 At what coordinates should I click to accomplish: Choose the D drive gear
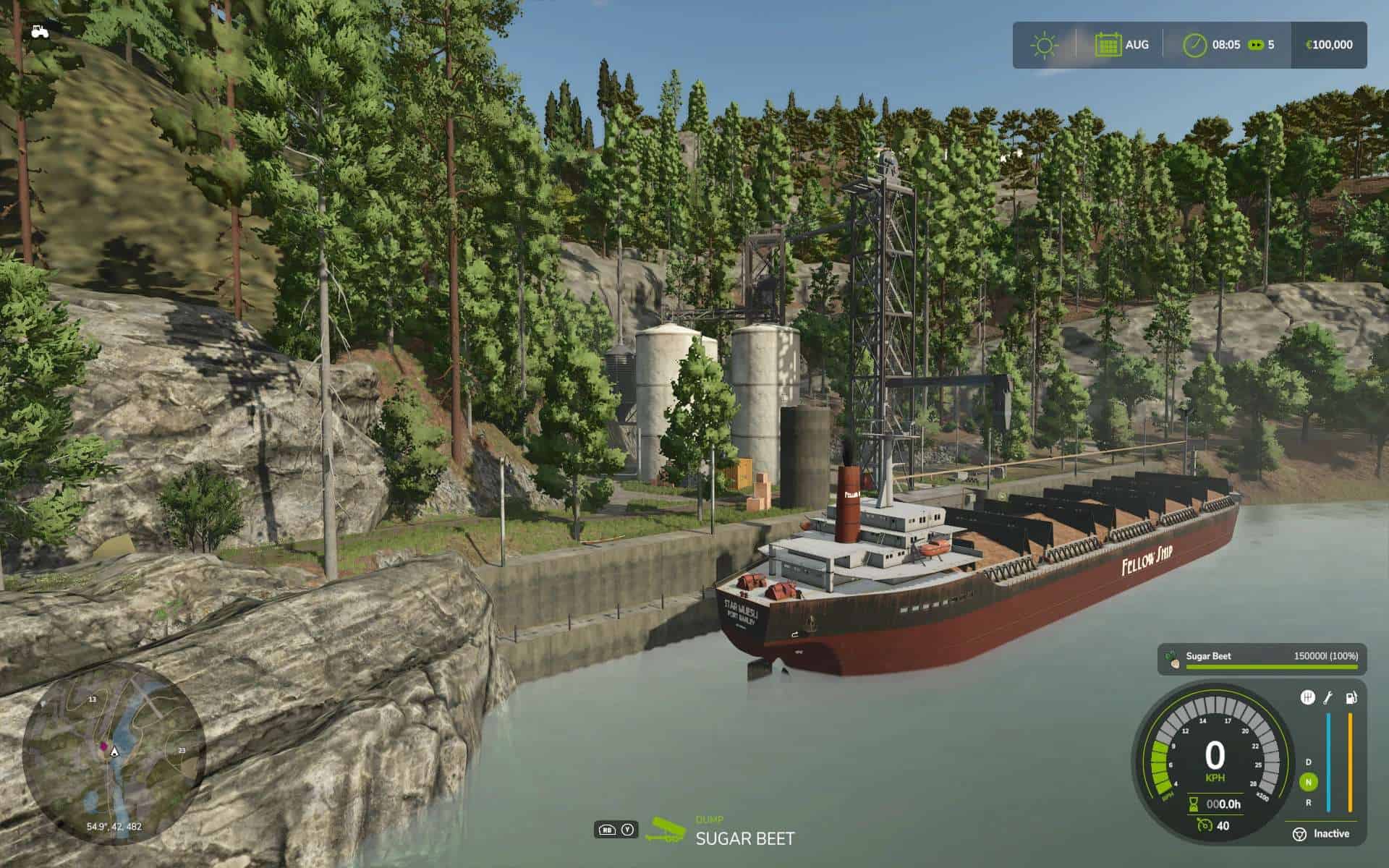1308,762
